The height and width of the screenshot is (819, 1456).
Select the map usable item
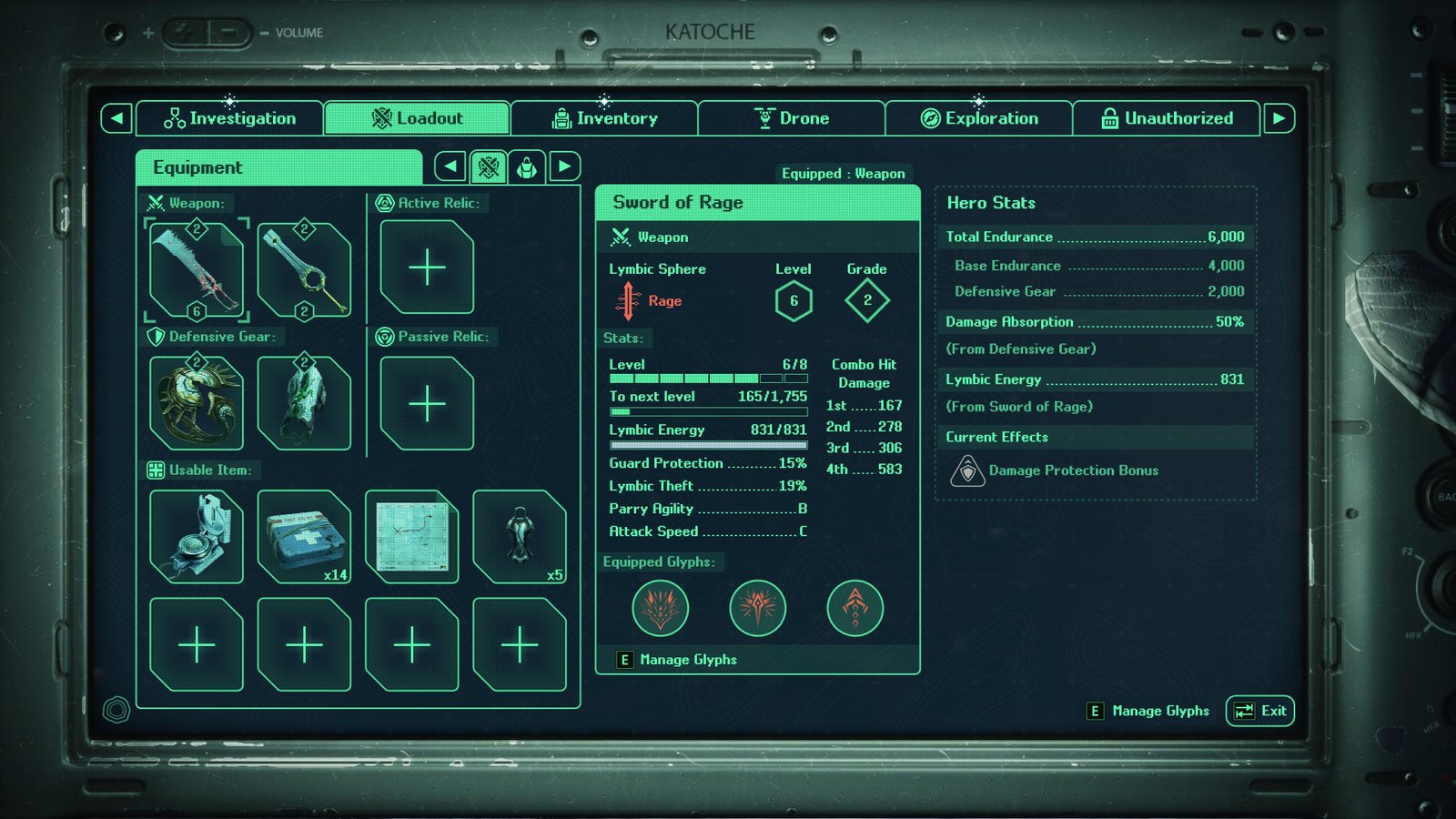pos(411,536)
